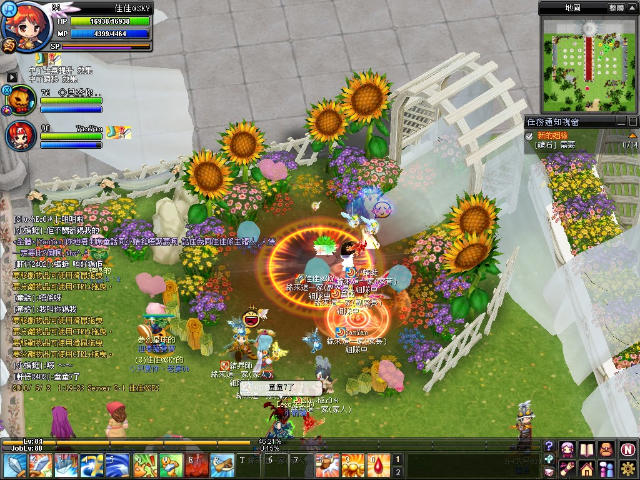Viewport: 640px width, 480px height.
Task: Switch to hotbar page 2
Action: pyautogui.click(x=397, y=471)
